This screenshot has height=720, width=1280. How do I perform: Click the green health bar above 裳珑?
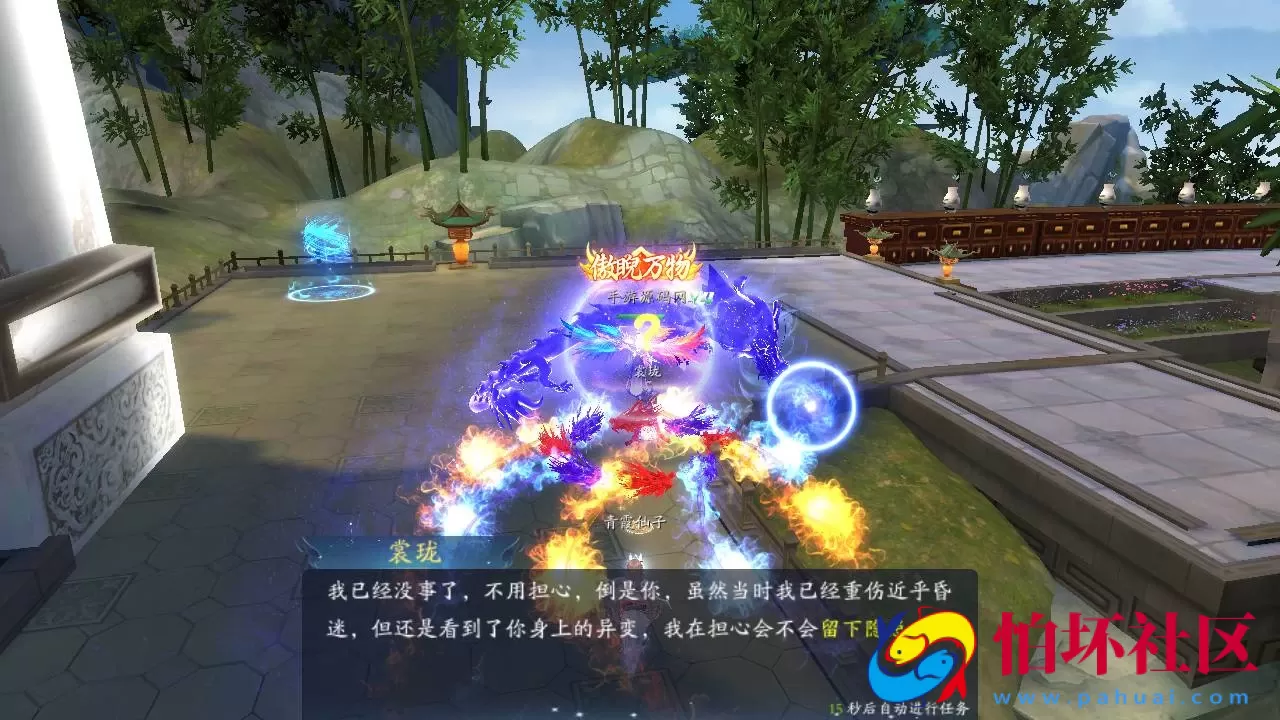[x=640, y=316]
